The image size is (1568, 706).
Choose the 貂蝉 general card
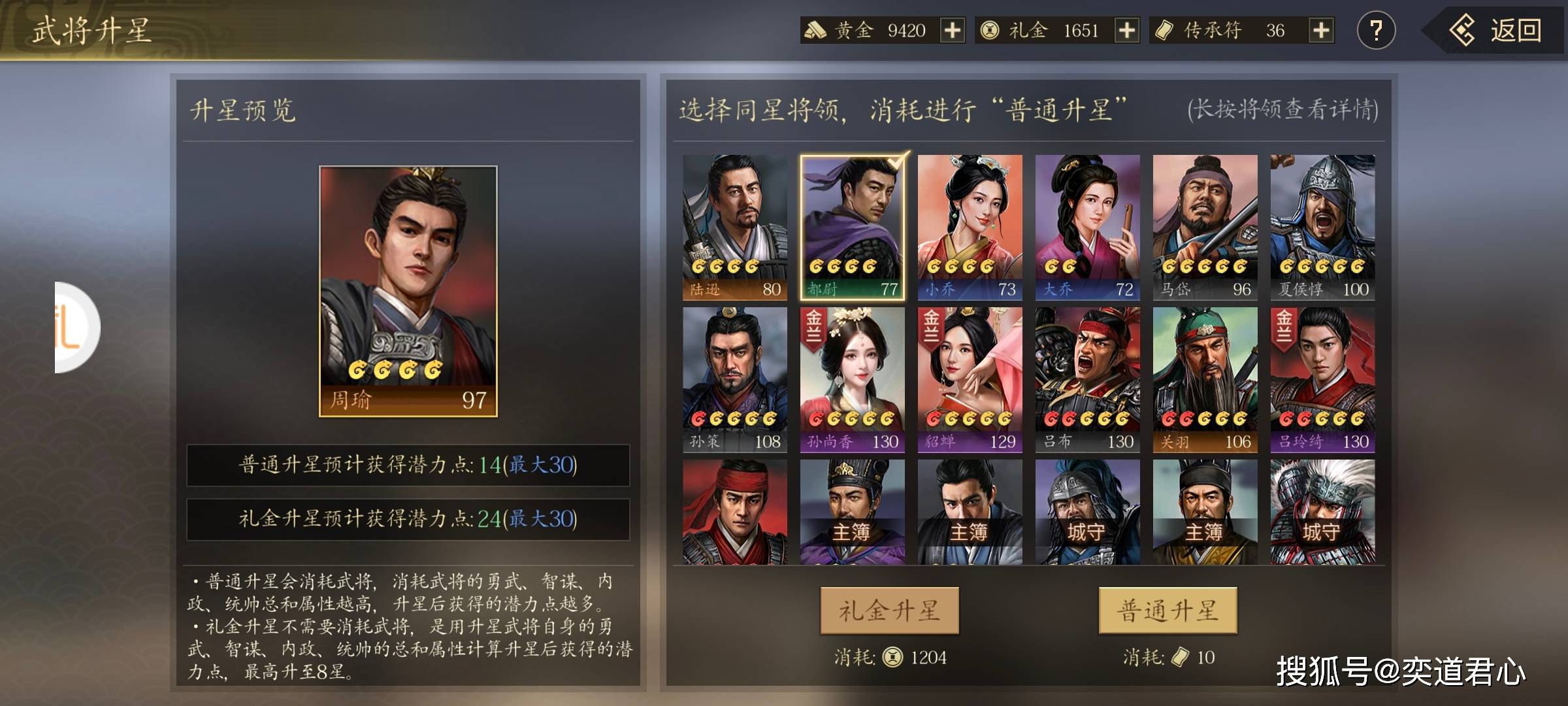pyautogui.click(x=970, y=380)
